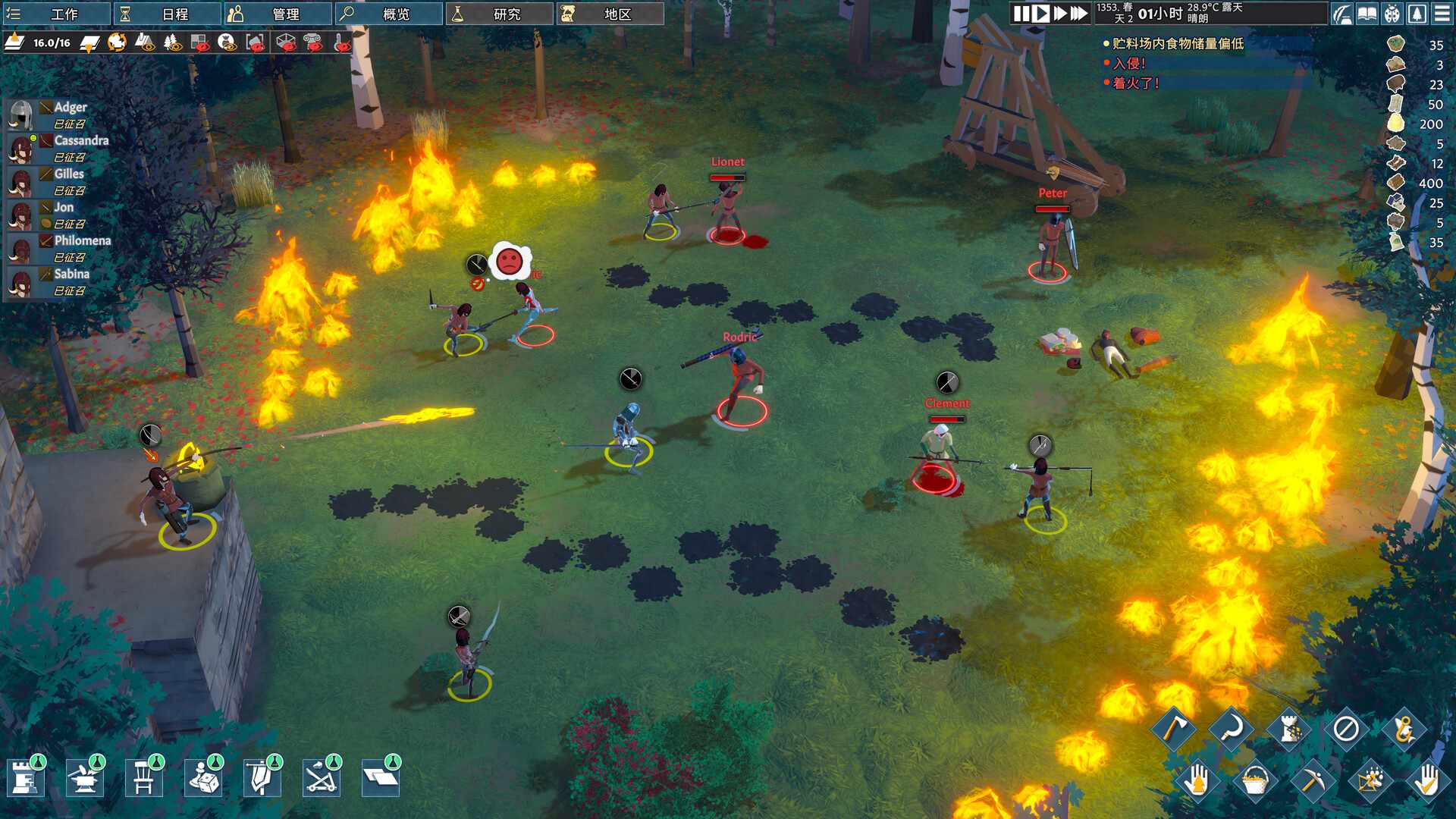1456x819 pixels.
Task: Open the 工作 (Jobs) tab
Action: pos(55,14)
